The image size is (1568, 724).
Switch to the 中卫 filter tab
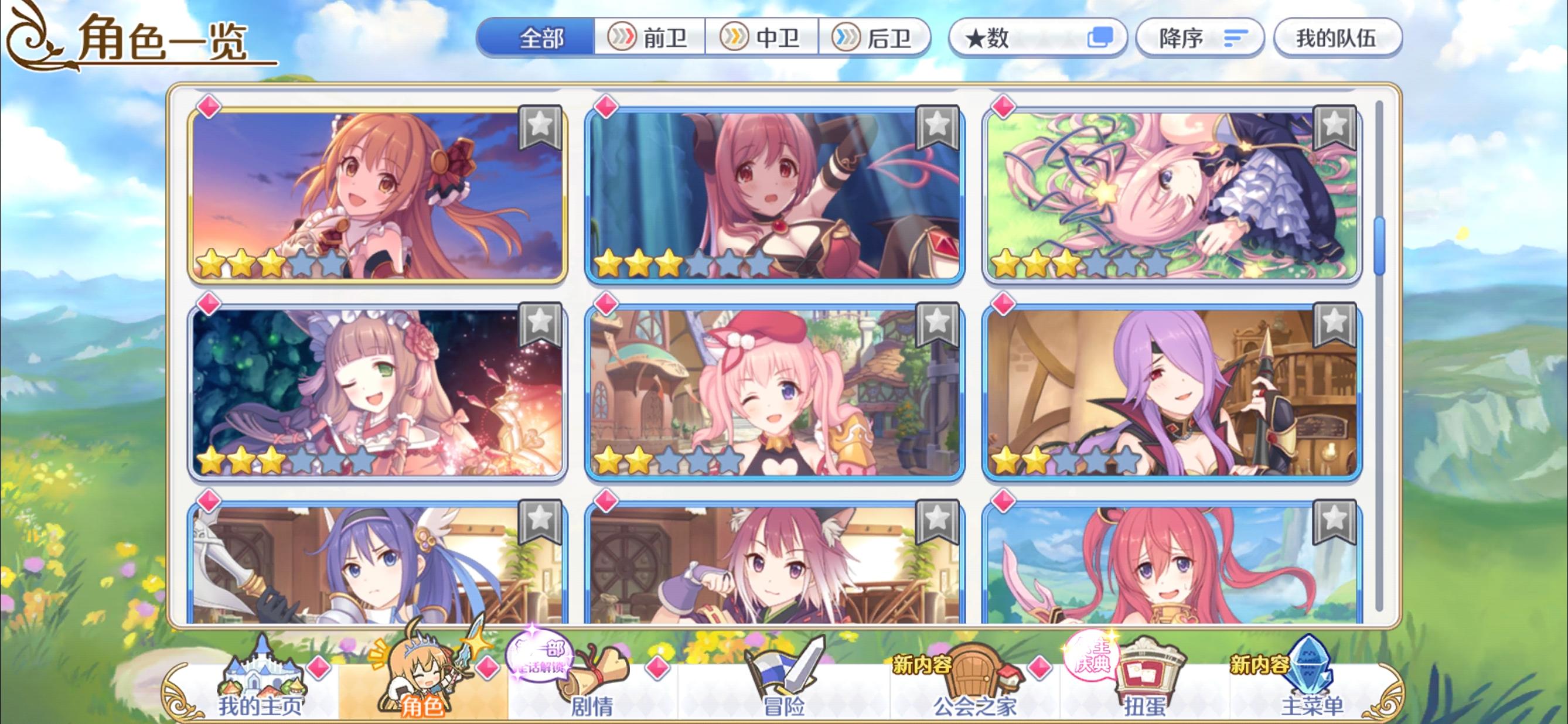tap(761, 37)
